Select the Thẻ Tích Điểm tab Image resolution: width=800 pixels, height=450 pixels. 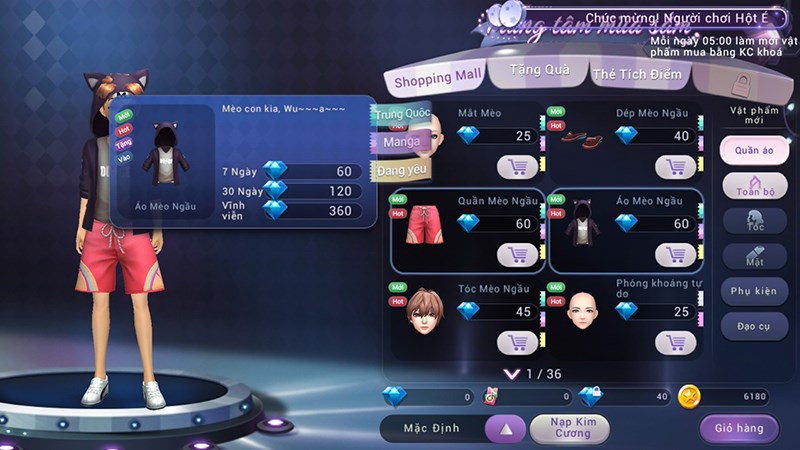(x=637, y=74)
